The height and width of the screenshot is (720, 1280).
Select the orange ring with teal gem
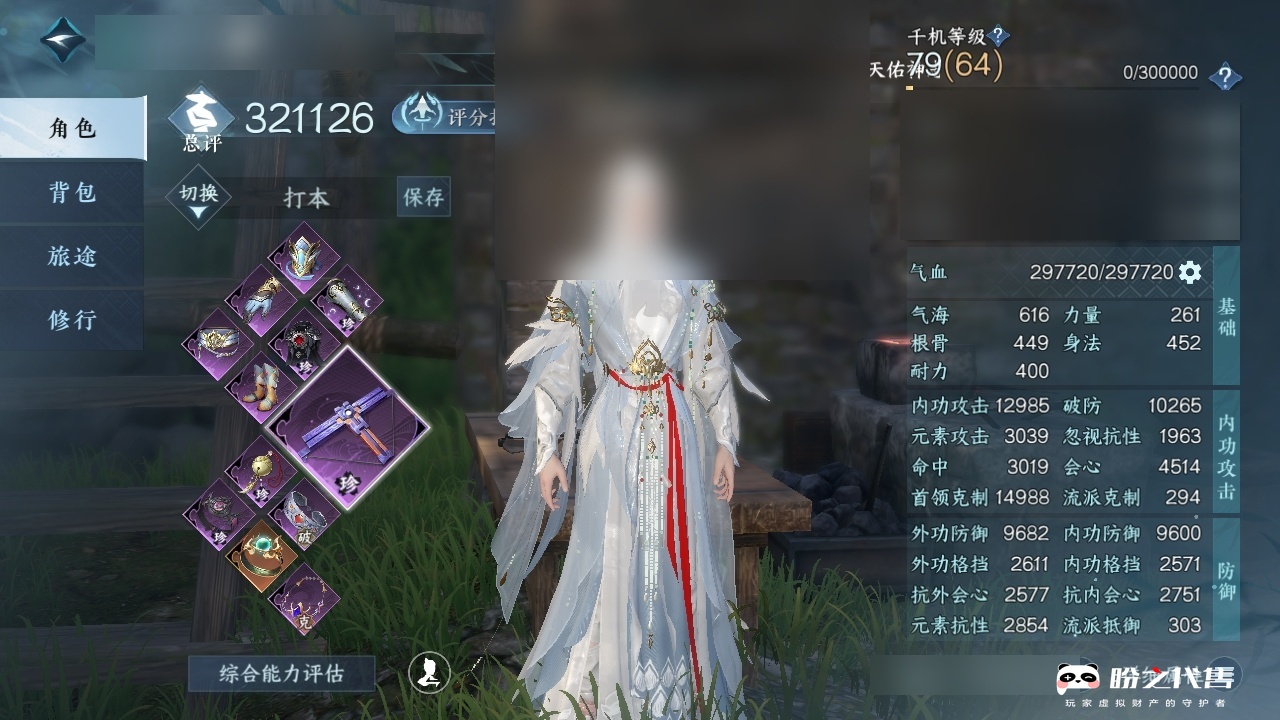tap(260, 555)
